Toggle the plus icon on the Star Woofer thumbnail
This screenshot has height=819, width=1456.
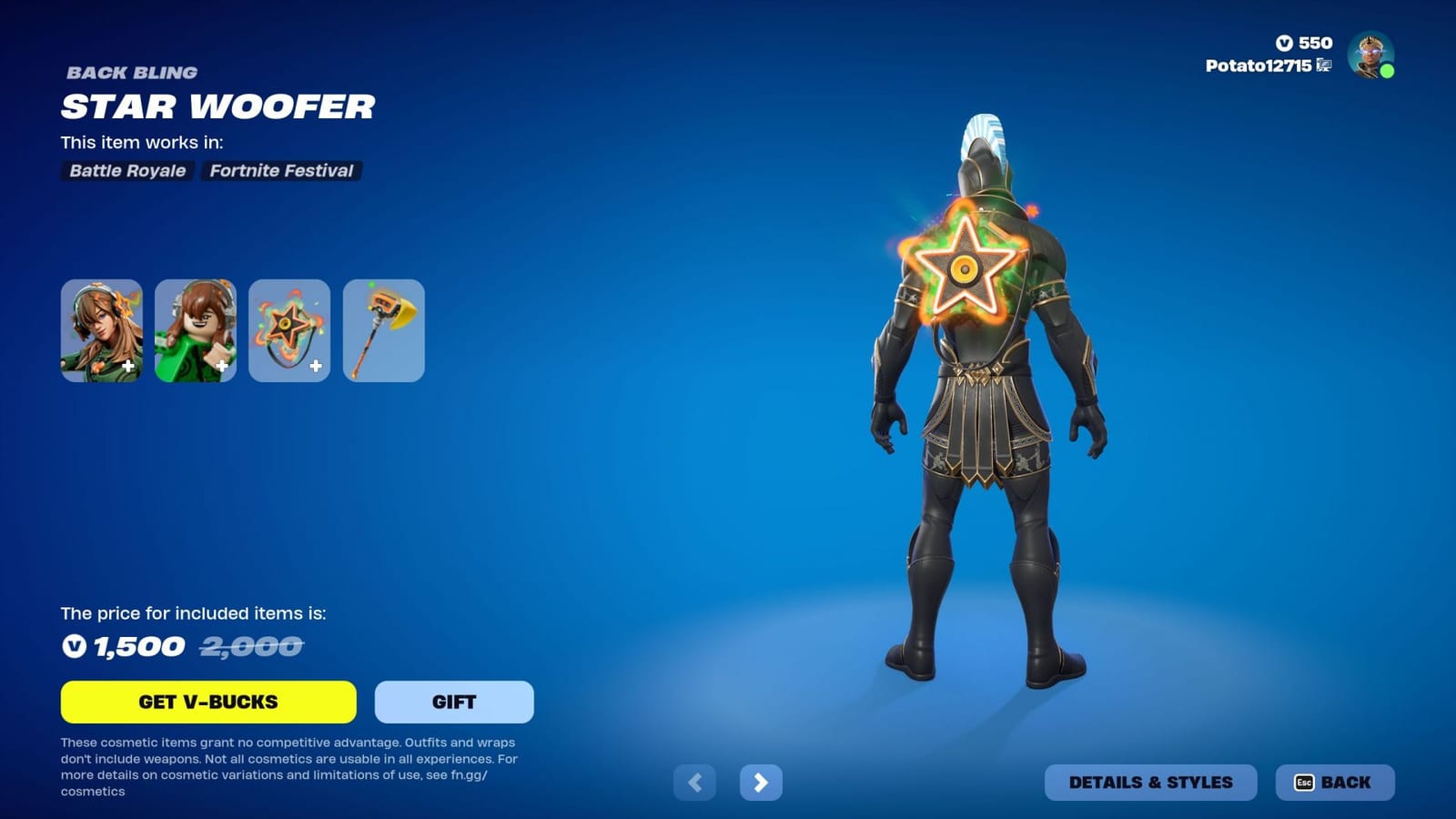point(316,367)
